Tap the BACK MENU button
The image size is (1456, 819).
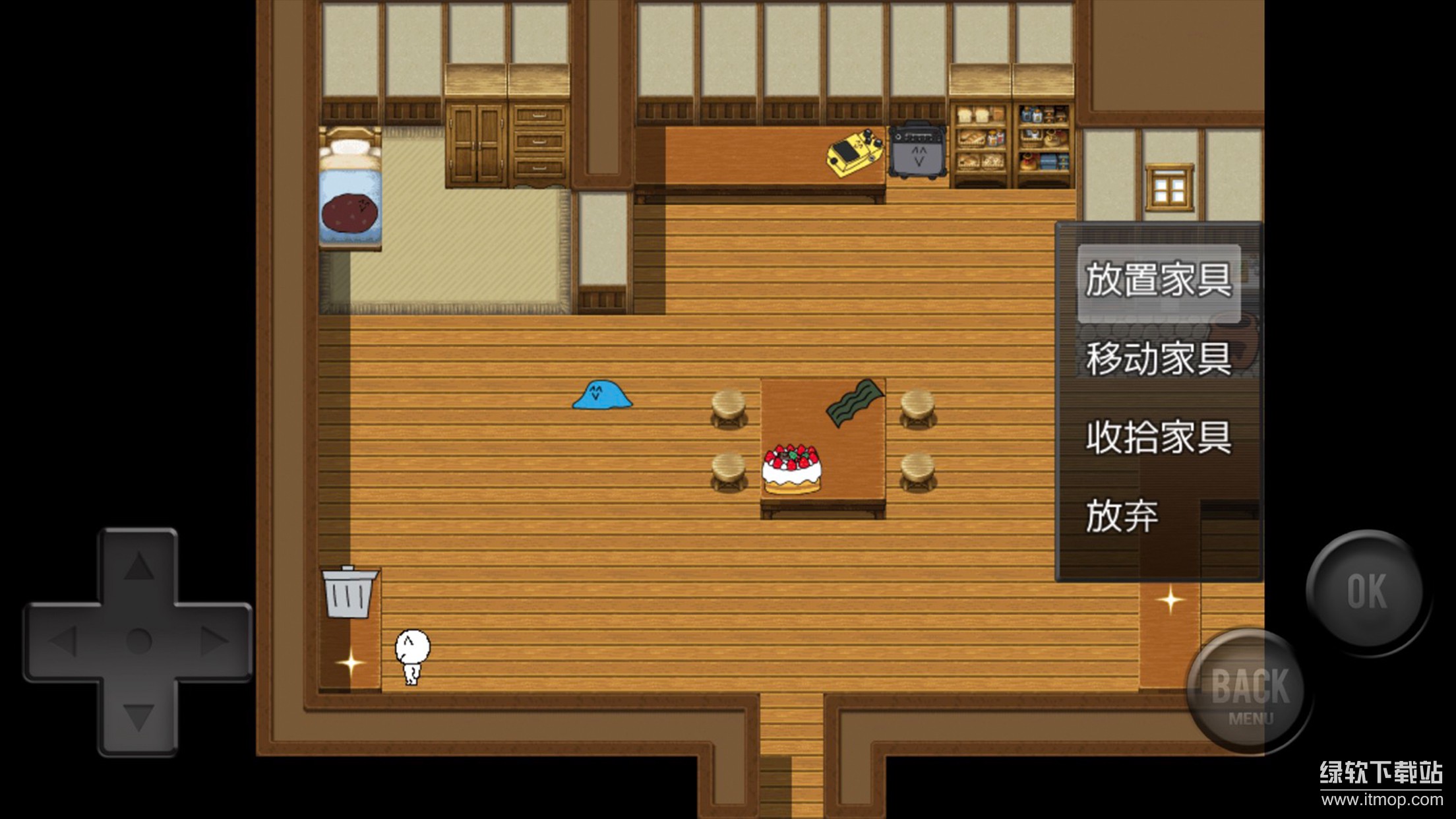(x=1250, y=692)
